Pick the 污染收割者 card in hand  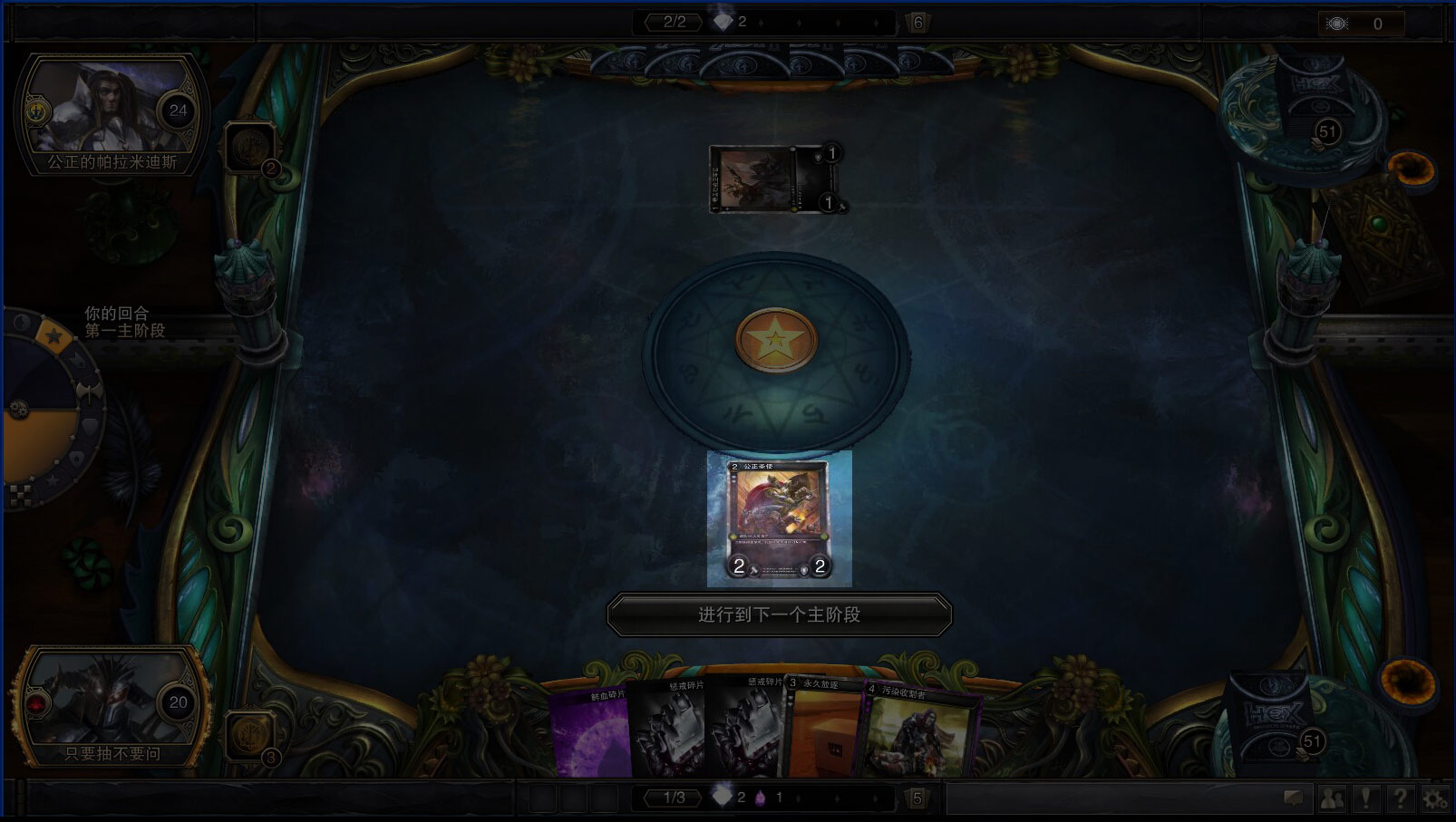[917, 732]
